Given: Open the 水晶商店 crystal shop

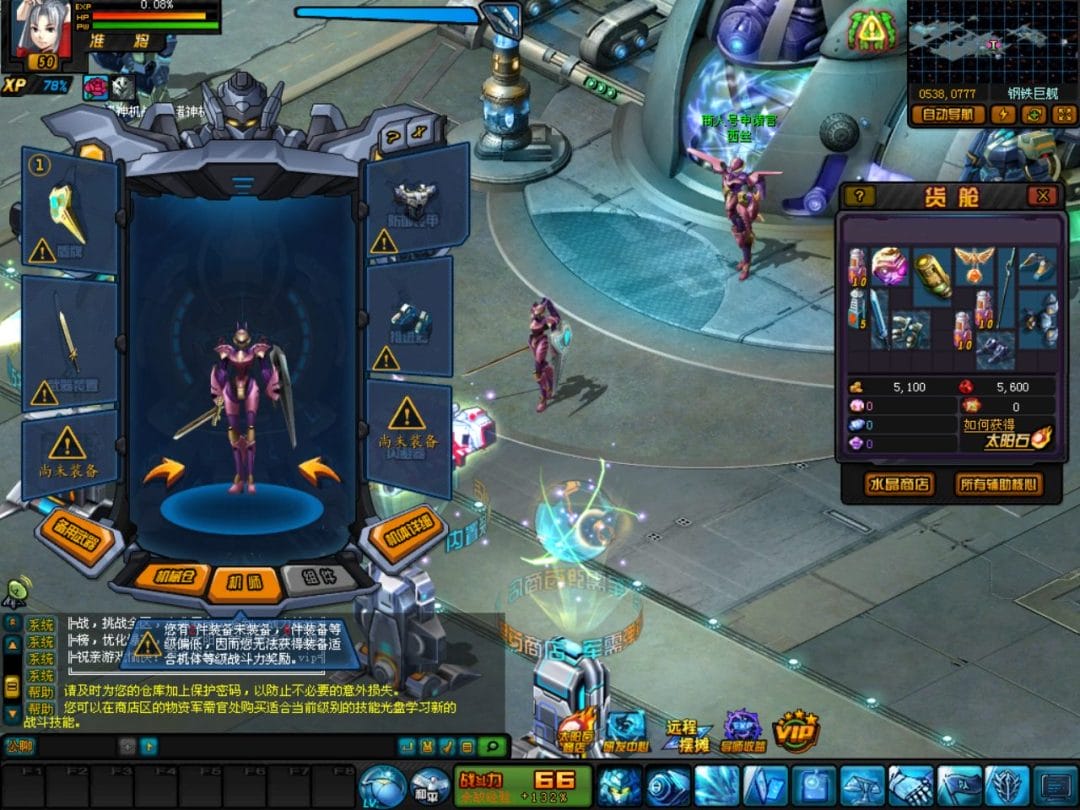Looking at the screenshot, I should tap(899, 485).
